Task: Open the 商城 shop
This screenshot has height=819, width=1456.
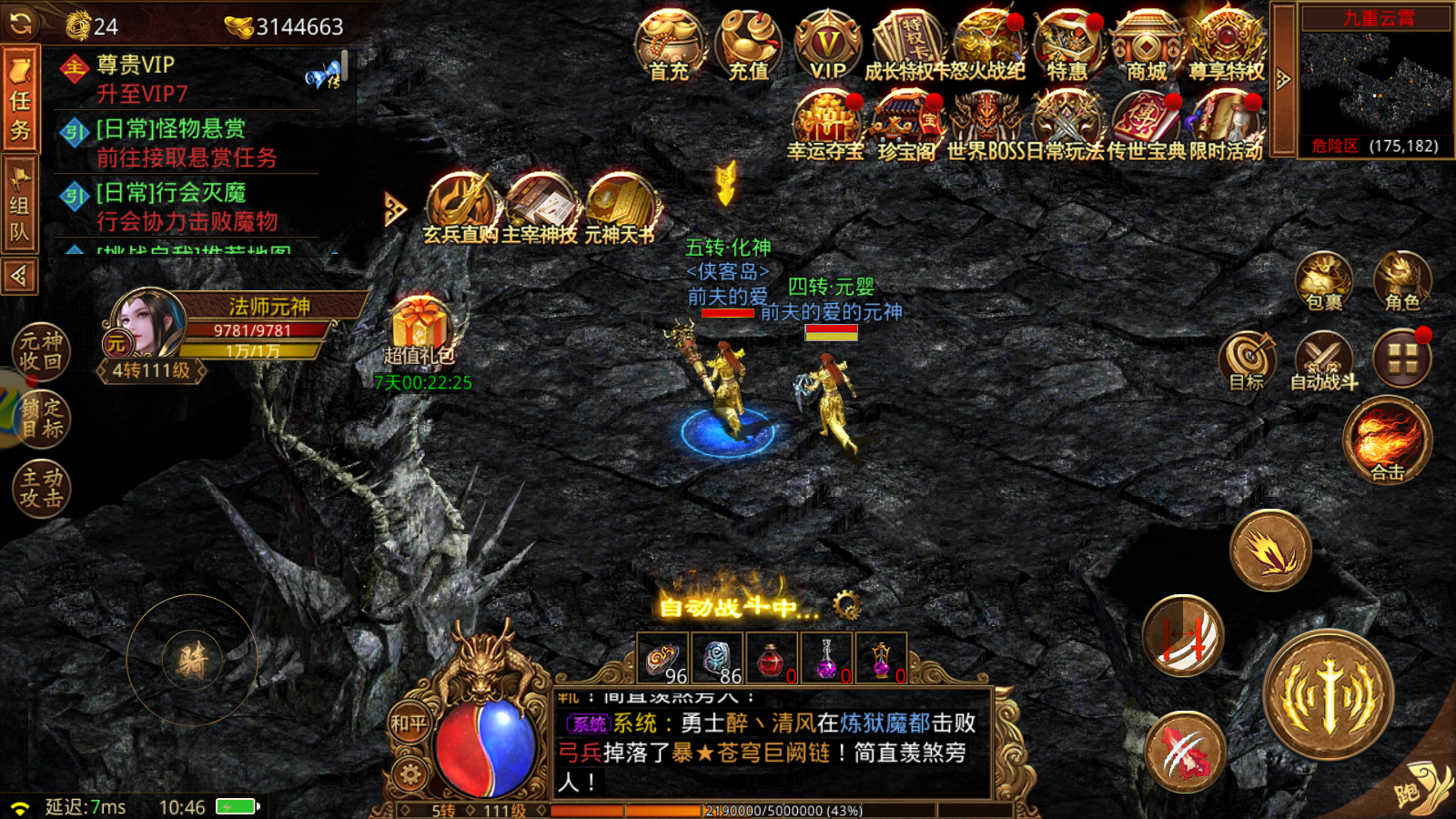Action: tap(1147, 45)
